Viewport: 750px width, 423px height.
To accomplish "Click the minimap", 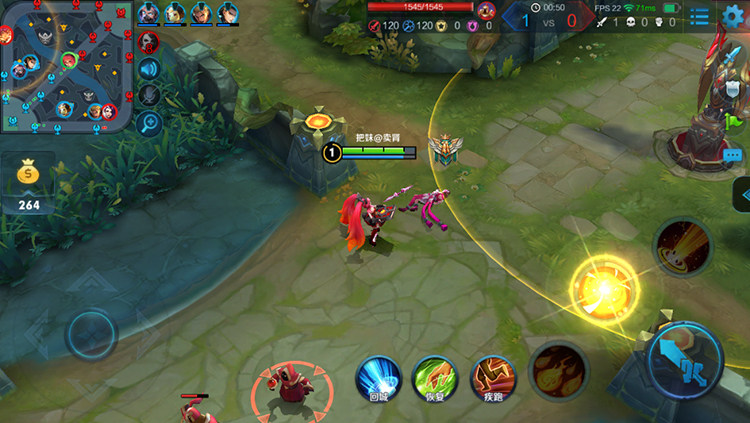I will click(x=66, y=66).
